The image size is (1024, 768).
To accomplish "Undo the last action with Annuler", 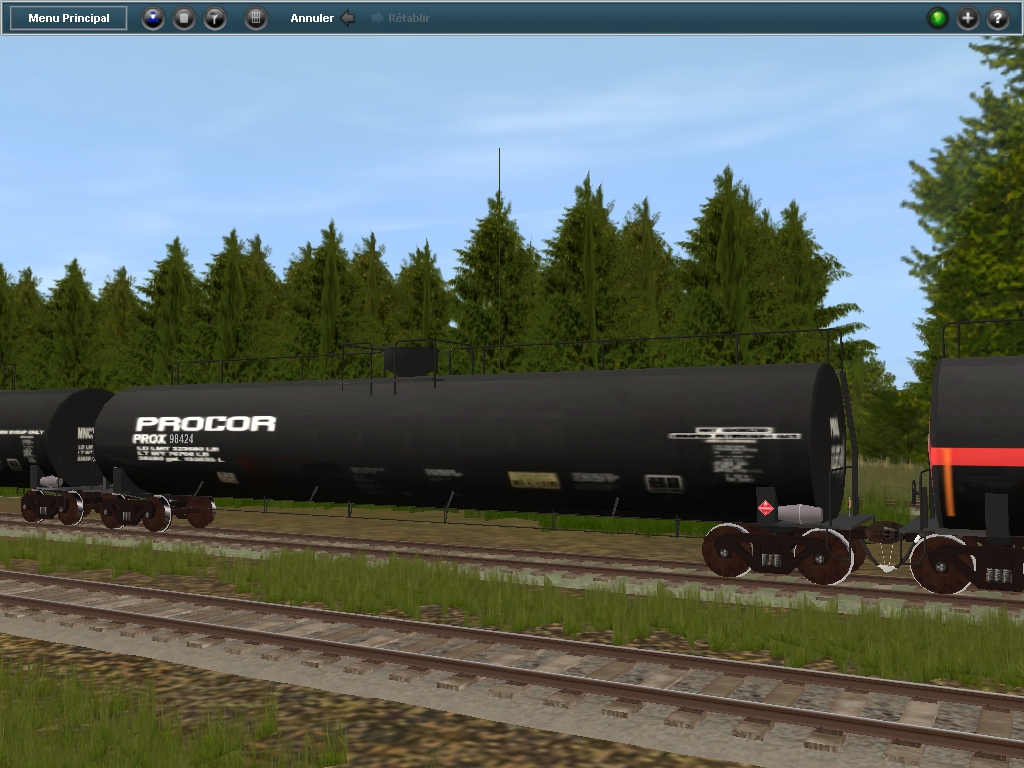I will pyautogui.click(x=321, y=18).
